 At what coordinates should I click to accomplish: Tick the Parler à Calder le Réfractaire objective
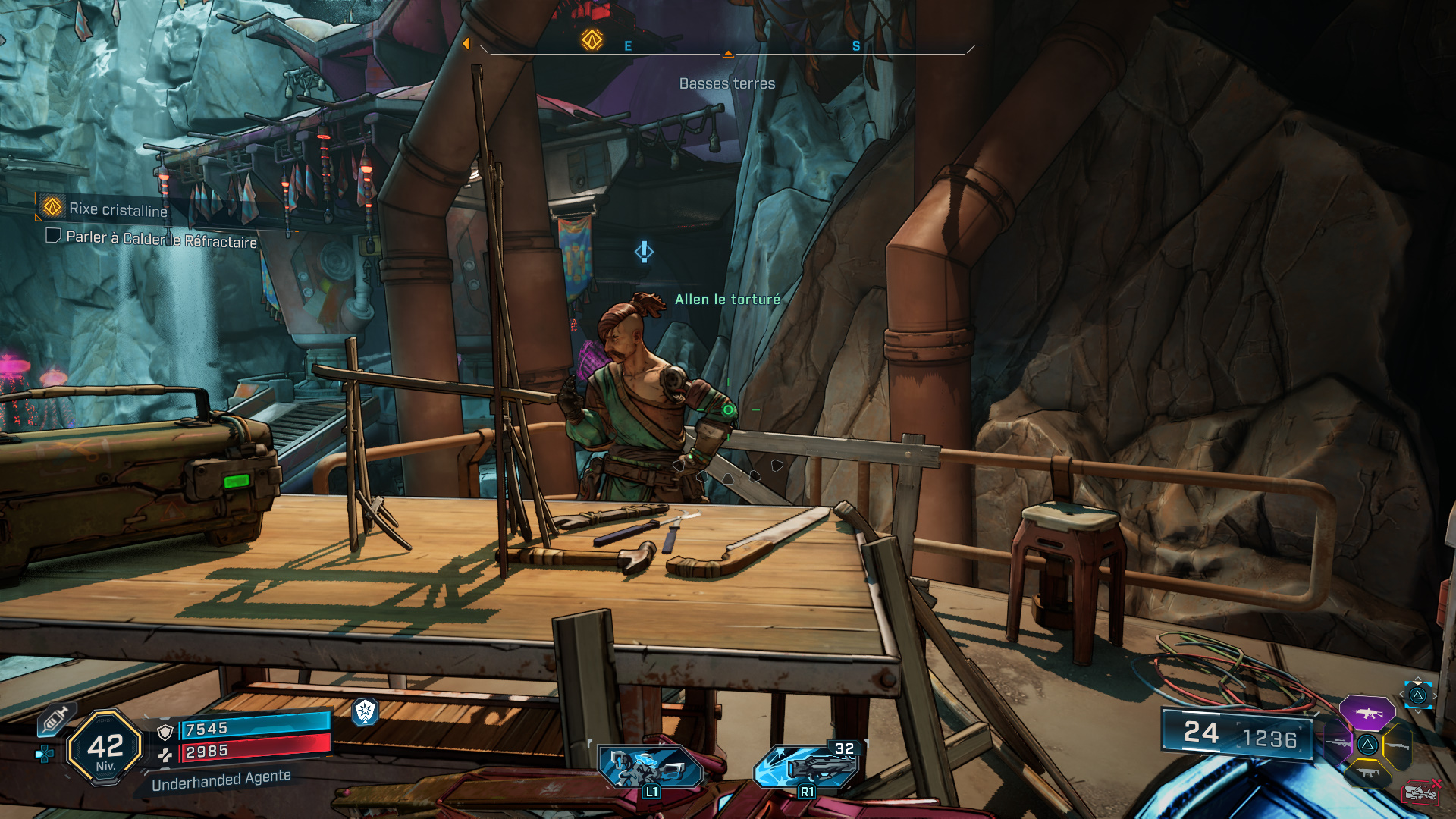point(53,236)
